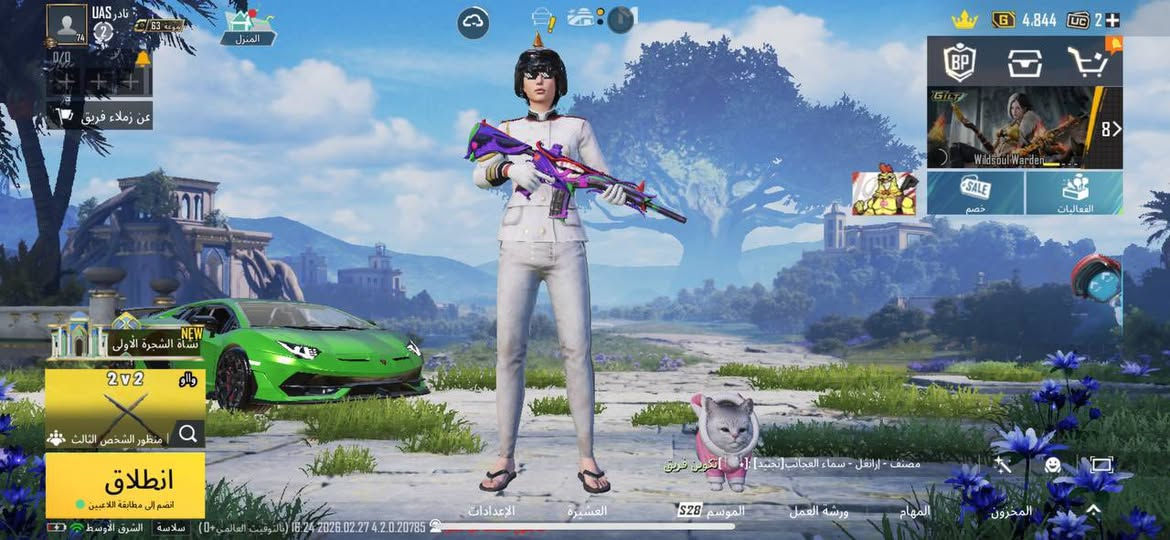Tap the yellow Start (انطلاق) button
This screenshot has width=1170, height=540.
[x=125, y=484]
